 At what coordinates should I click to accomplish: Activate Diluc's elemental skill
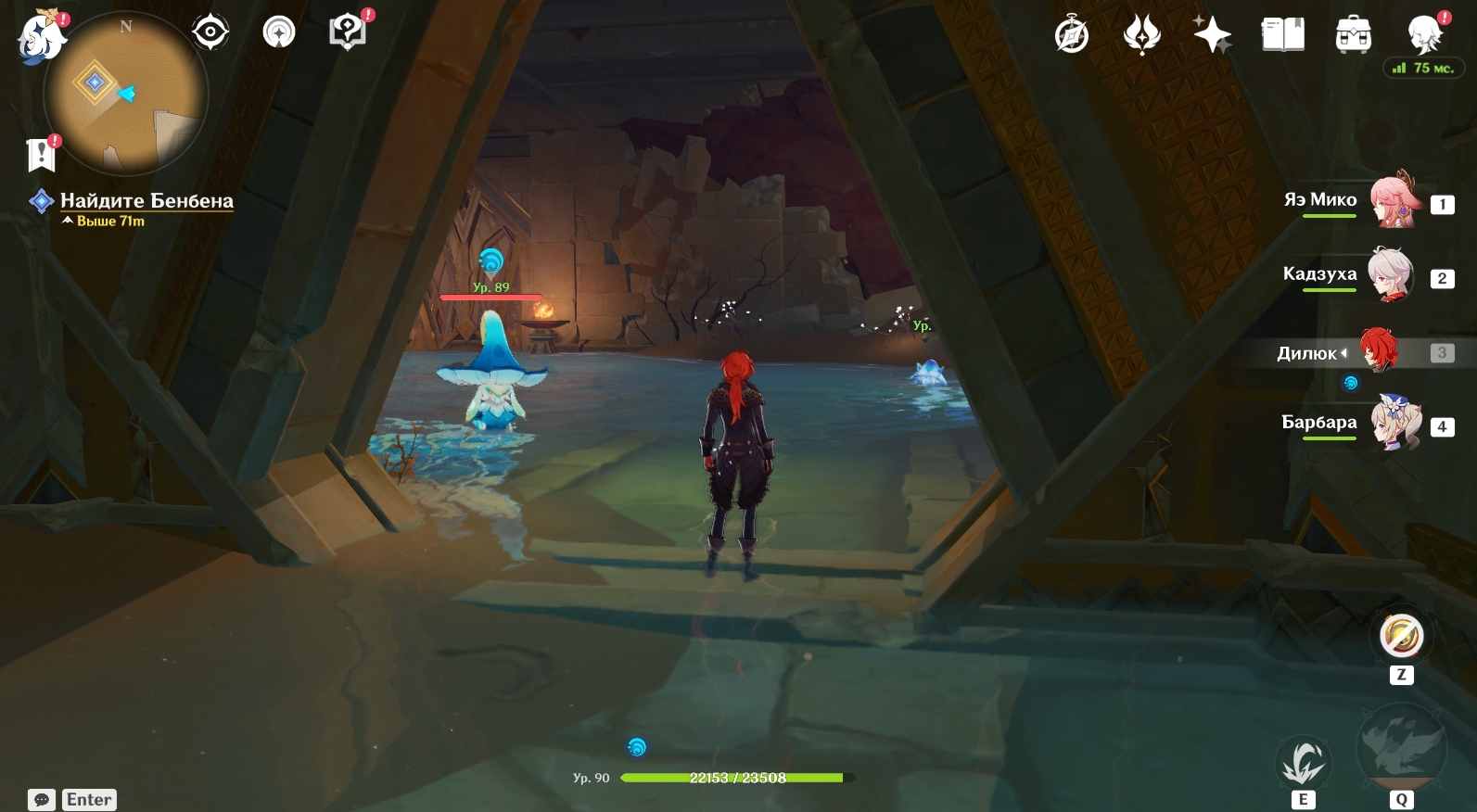click(1303, 763)
